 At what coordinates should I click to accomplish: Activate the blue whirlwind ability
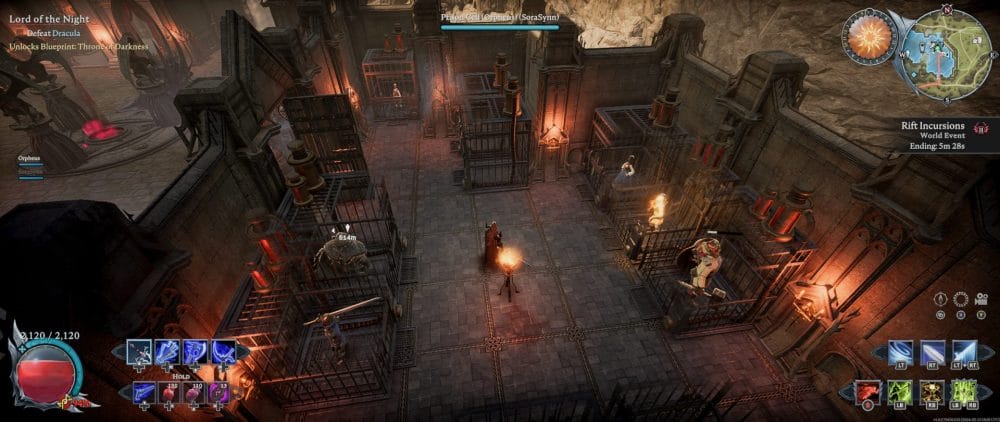[x=901, y=352]
